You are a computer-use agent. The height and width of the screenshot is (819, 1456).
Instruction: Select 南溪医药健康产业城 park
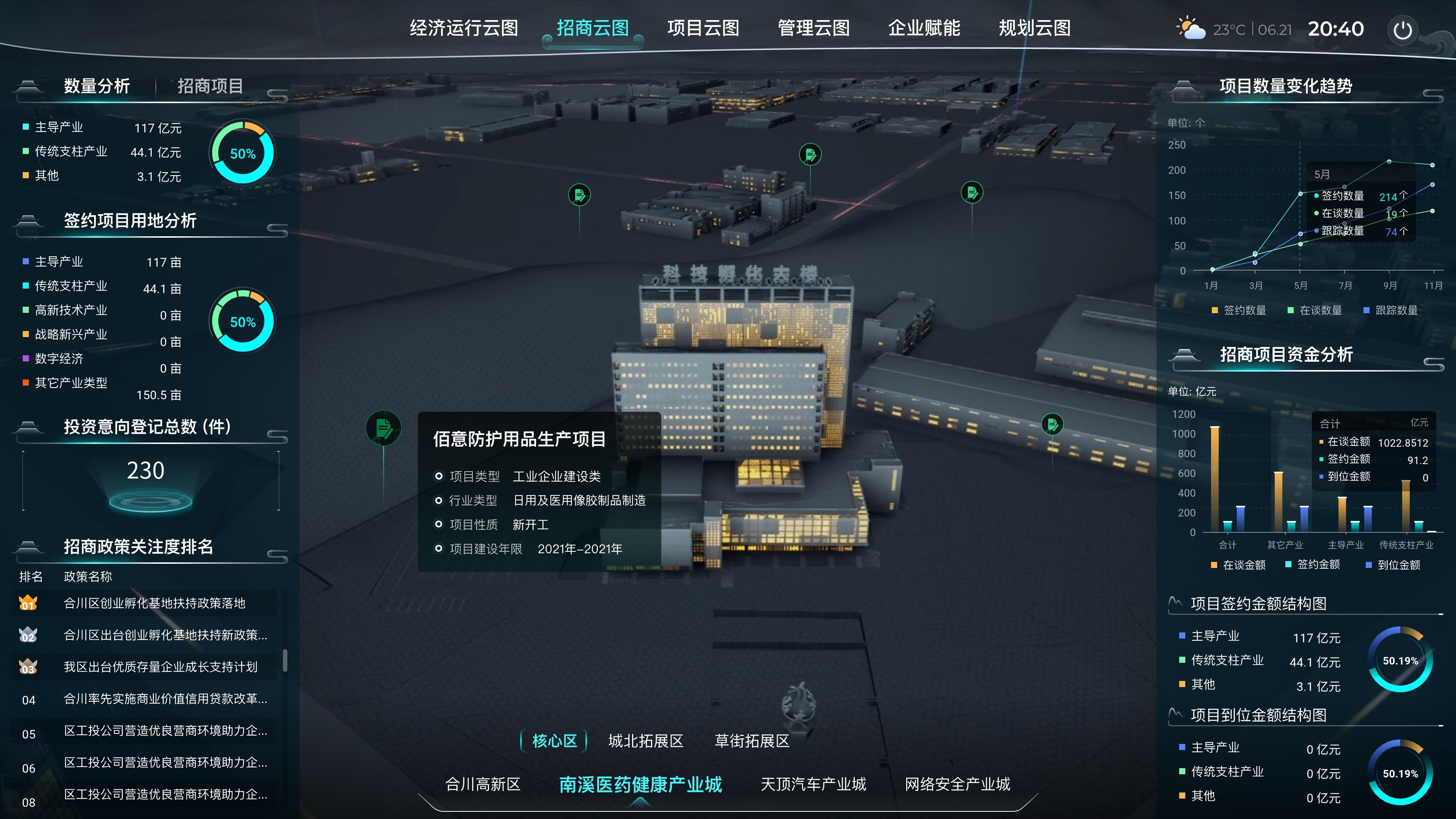pos(640,784)
